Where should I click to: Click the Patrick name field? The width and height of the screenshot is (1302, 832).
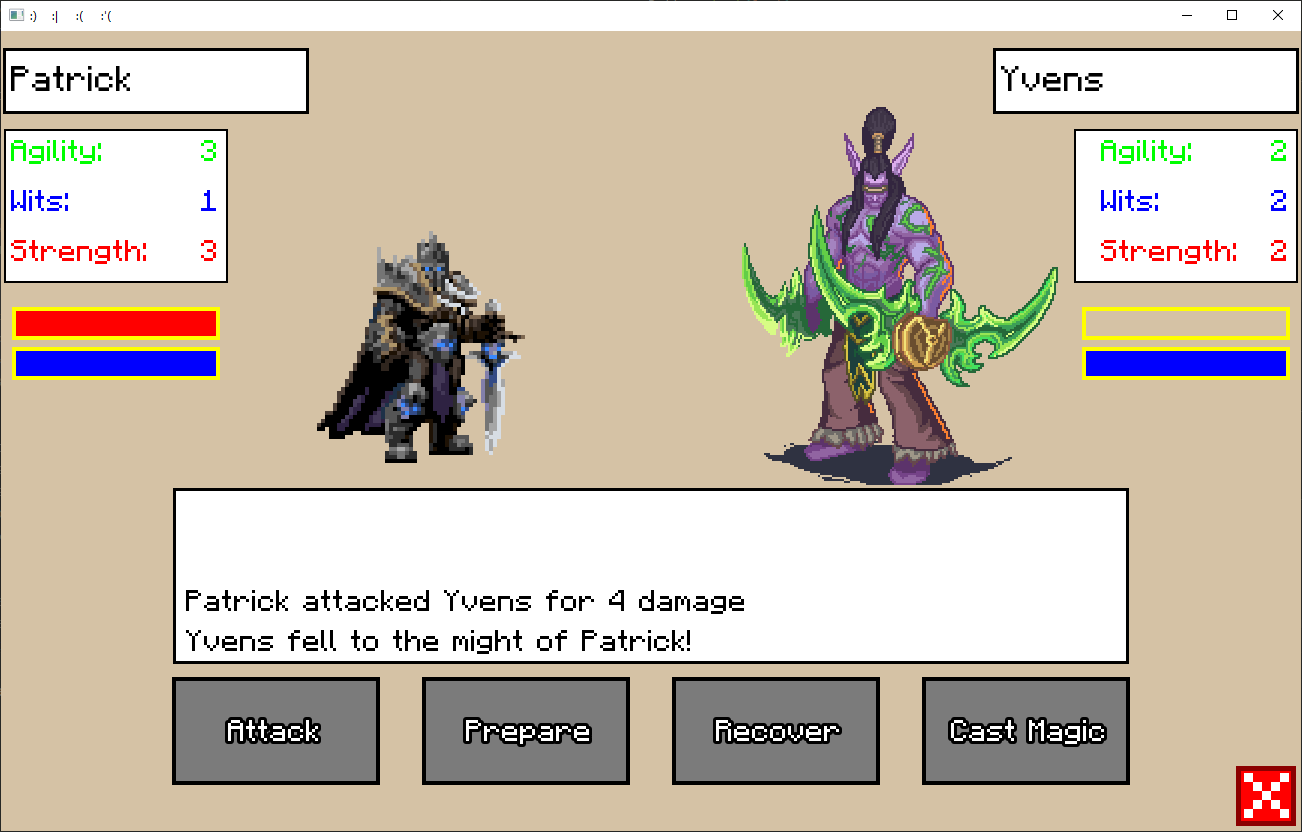(156, 80)
